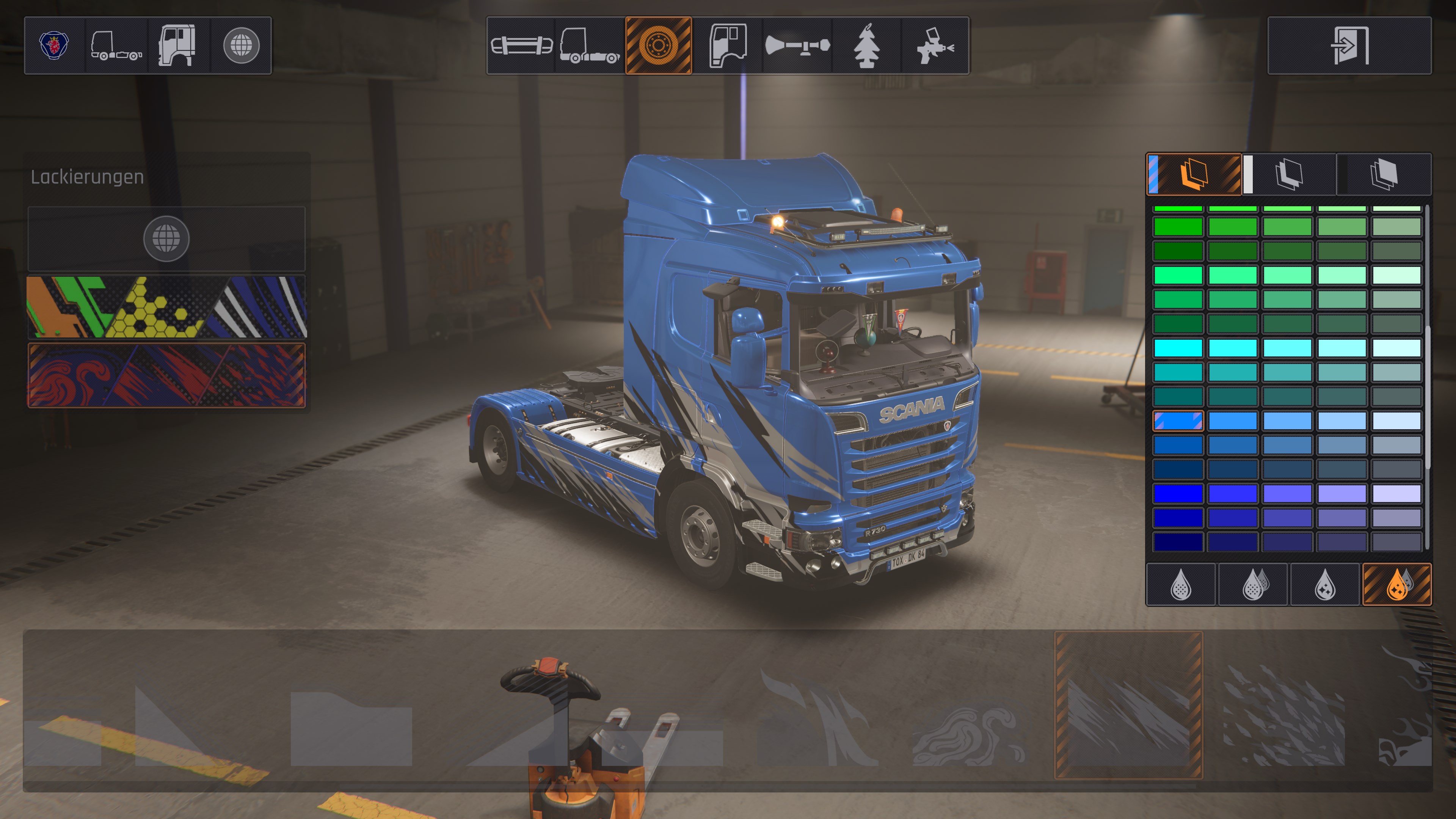This screenshot has height=819, width=1456.
Task: Exit the customization garage via door icon
Action: point(1349,45)
